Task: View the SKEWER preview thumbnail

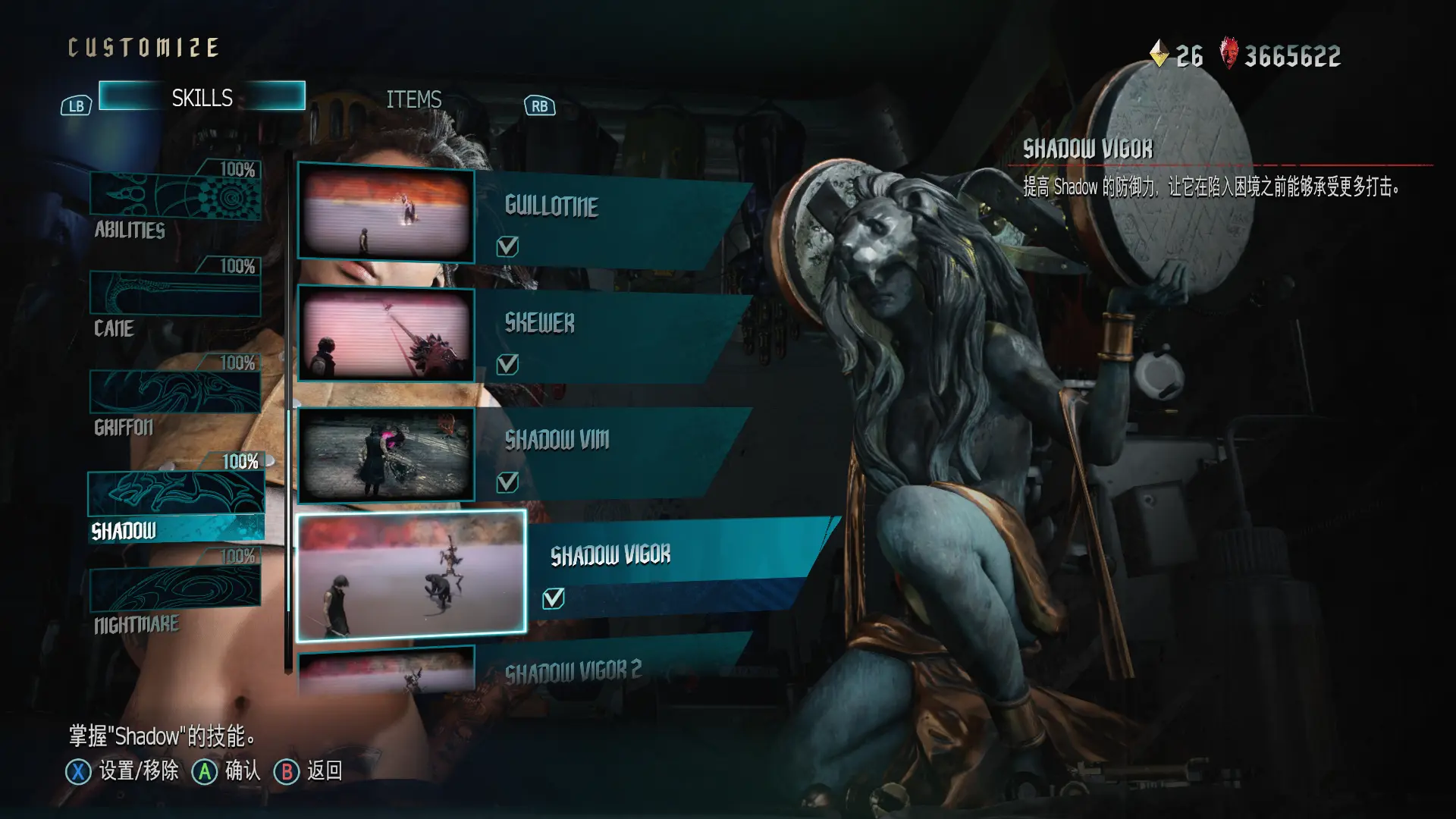Action: (x=386, y=334)
